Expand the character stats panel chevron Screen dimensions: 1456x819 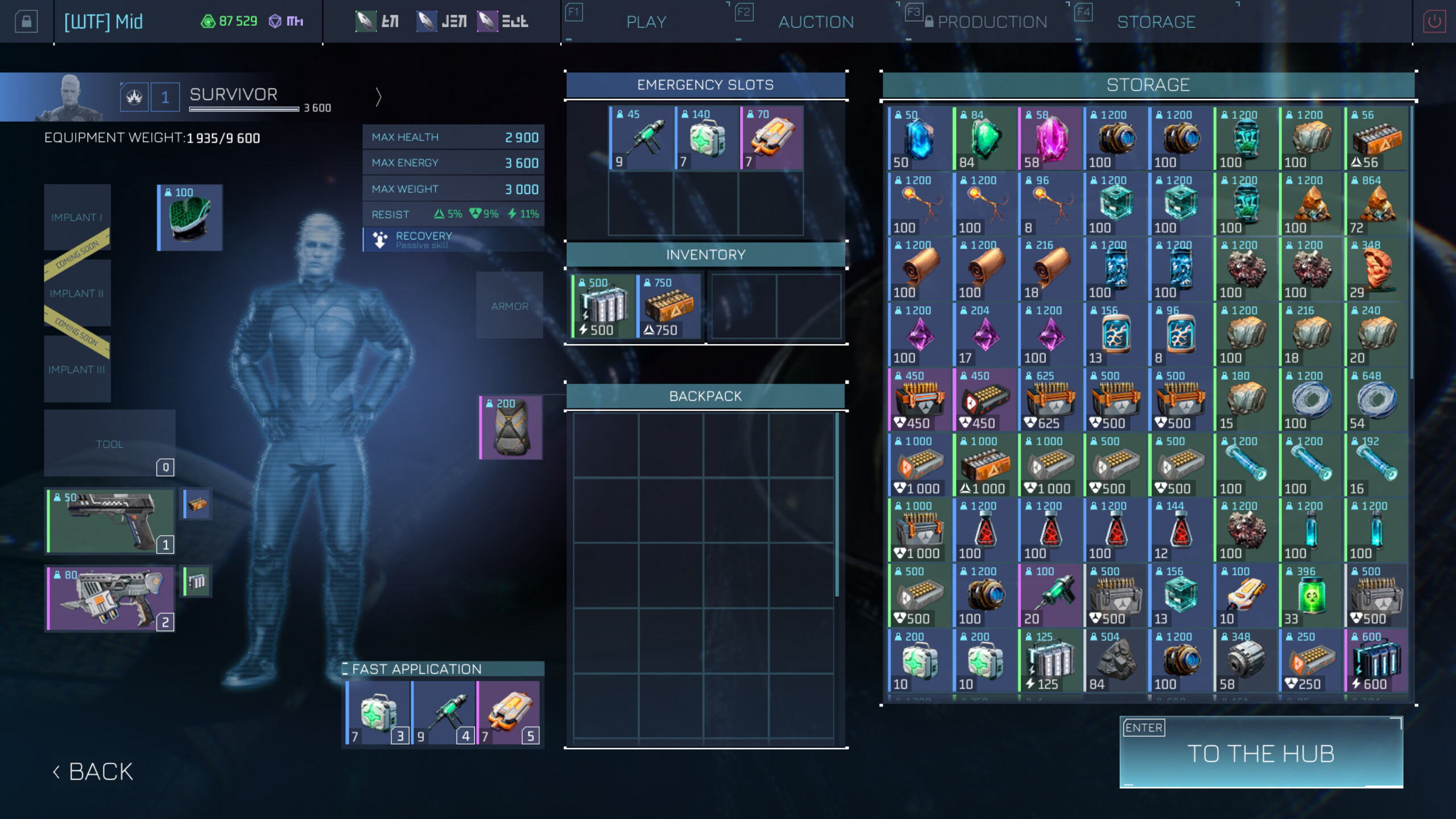pos(377,97)
